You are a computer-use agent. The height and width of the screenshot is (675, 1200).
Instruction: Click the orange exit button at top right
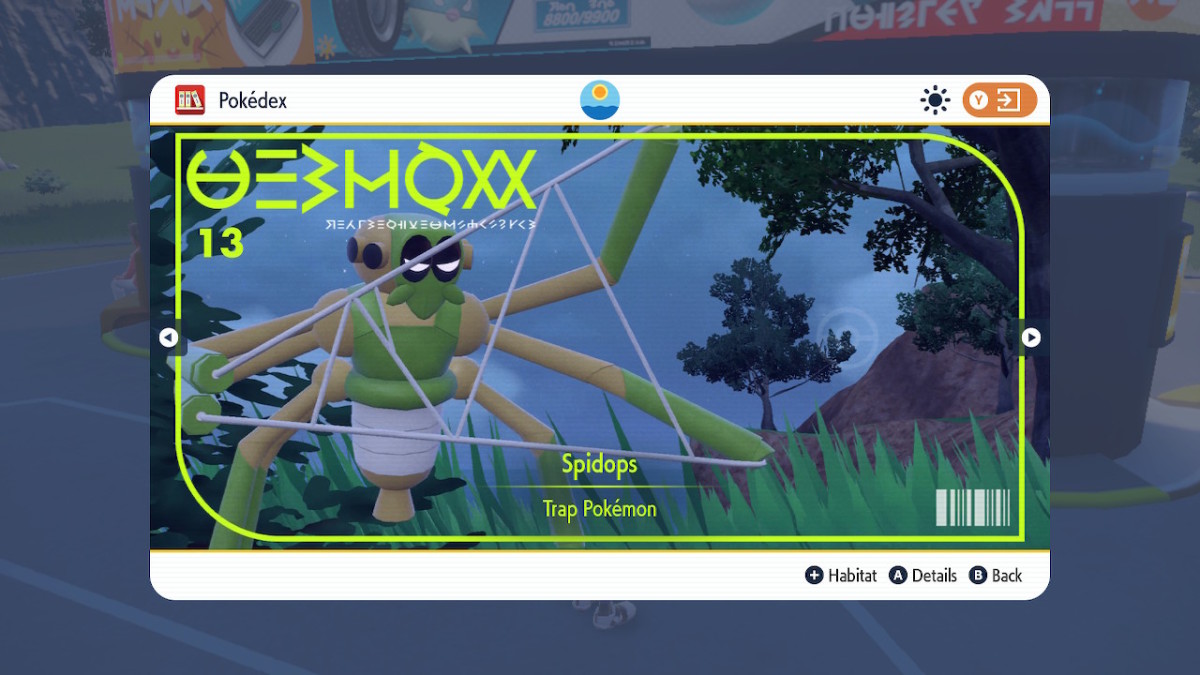[999, 100]
